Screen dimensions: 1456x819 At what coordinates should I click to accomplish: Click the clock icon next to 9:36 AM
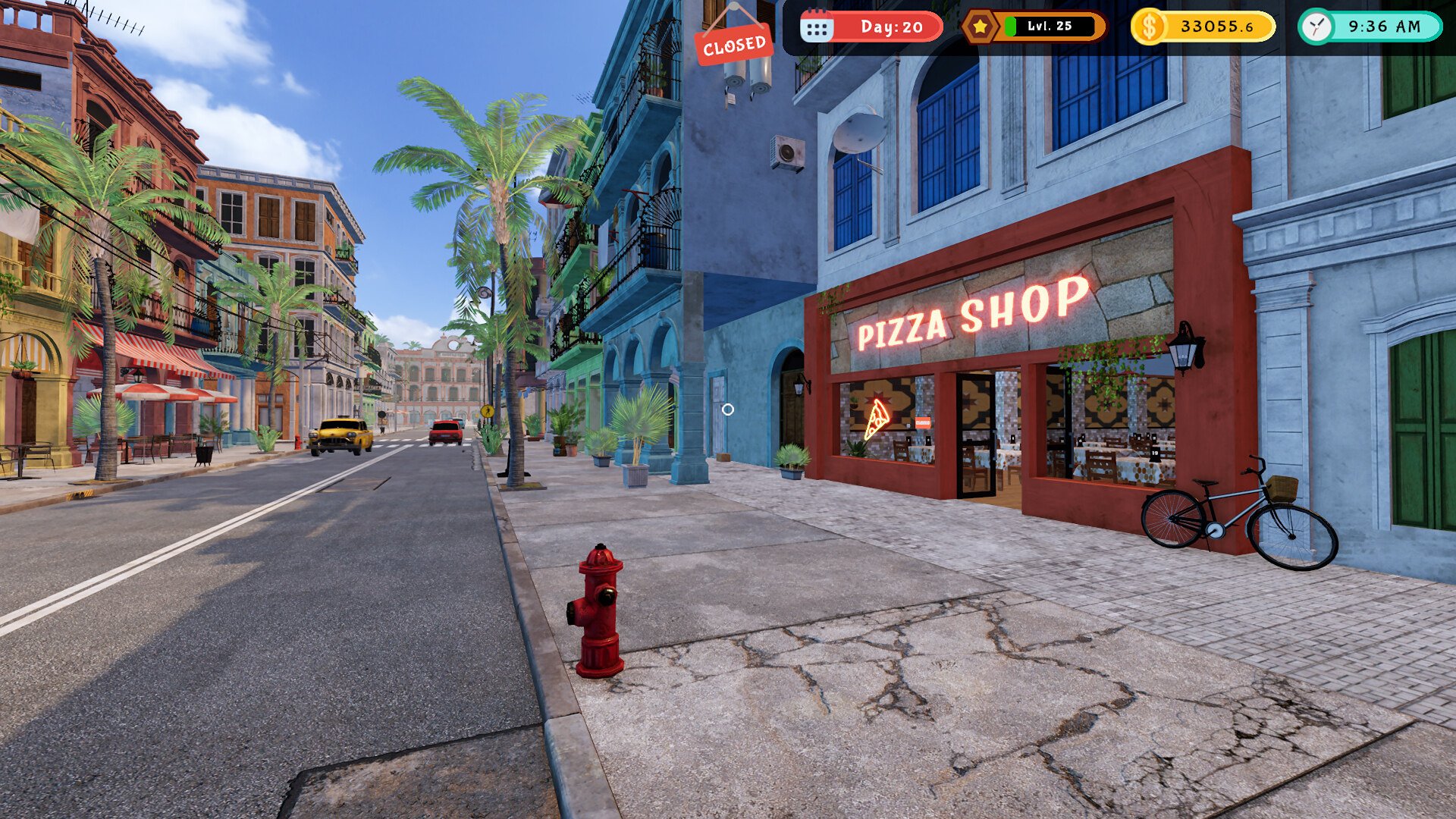(1316, 25)
